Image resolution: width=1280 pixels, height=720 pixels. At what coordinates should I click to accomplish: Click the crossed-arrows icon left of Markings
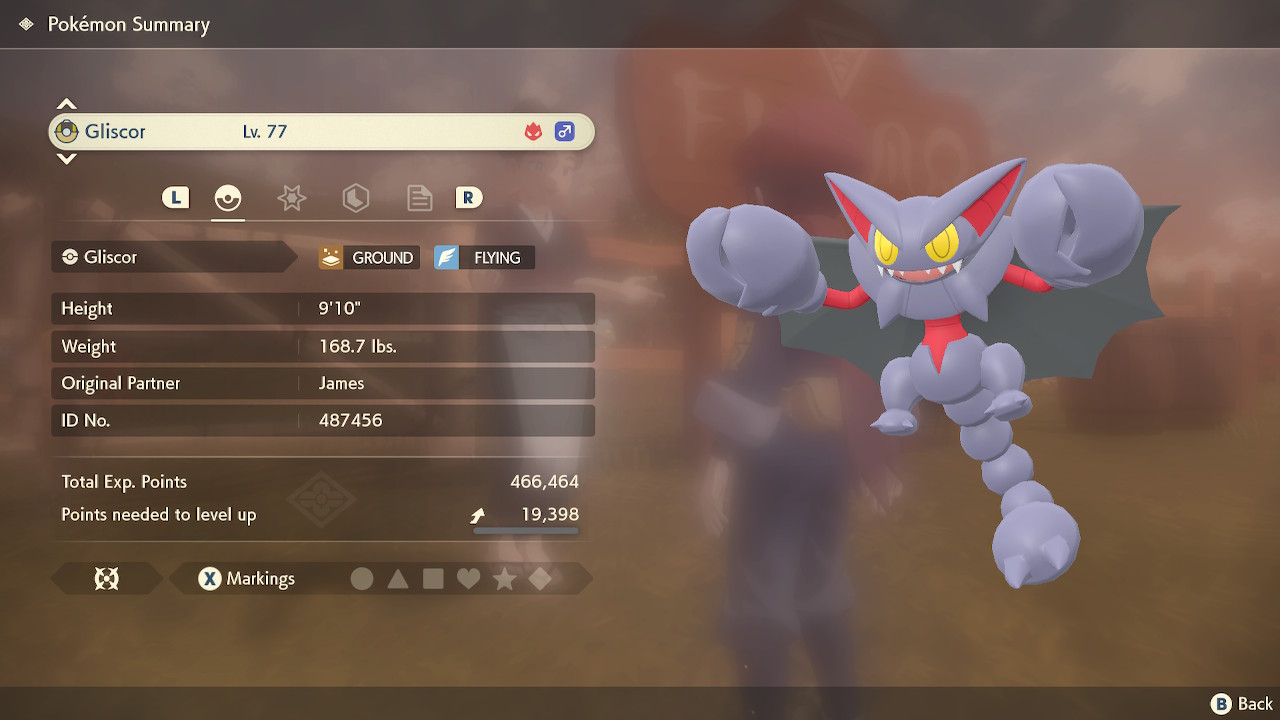pyautogui.click(x=108, y=578)
